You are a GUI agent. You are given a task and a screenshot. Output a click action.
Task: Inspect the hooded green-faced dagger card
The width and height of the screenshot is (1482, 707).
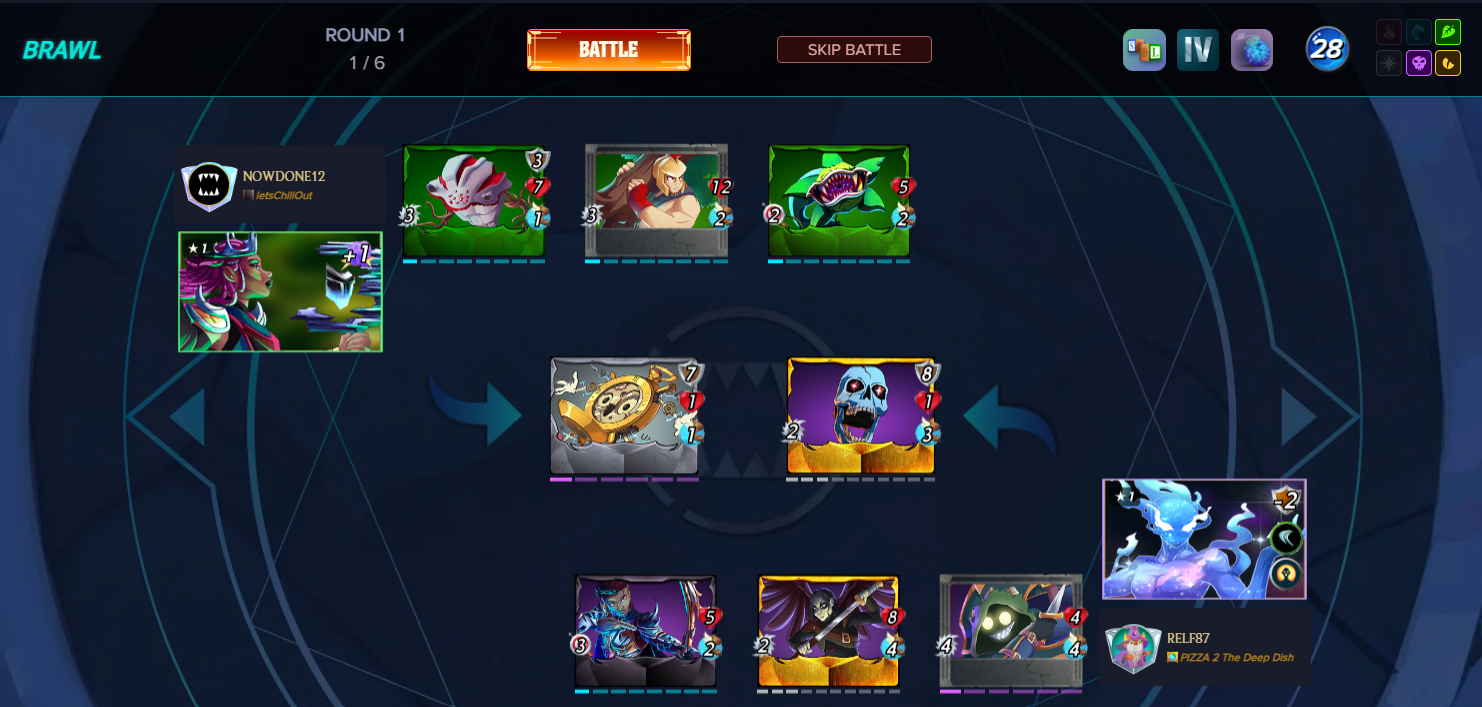[x=1010, y=631]
